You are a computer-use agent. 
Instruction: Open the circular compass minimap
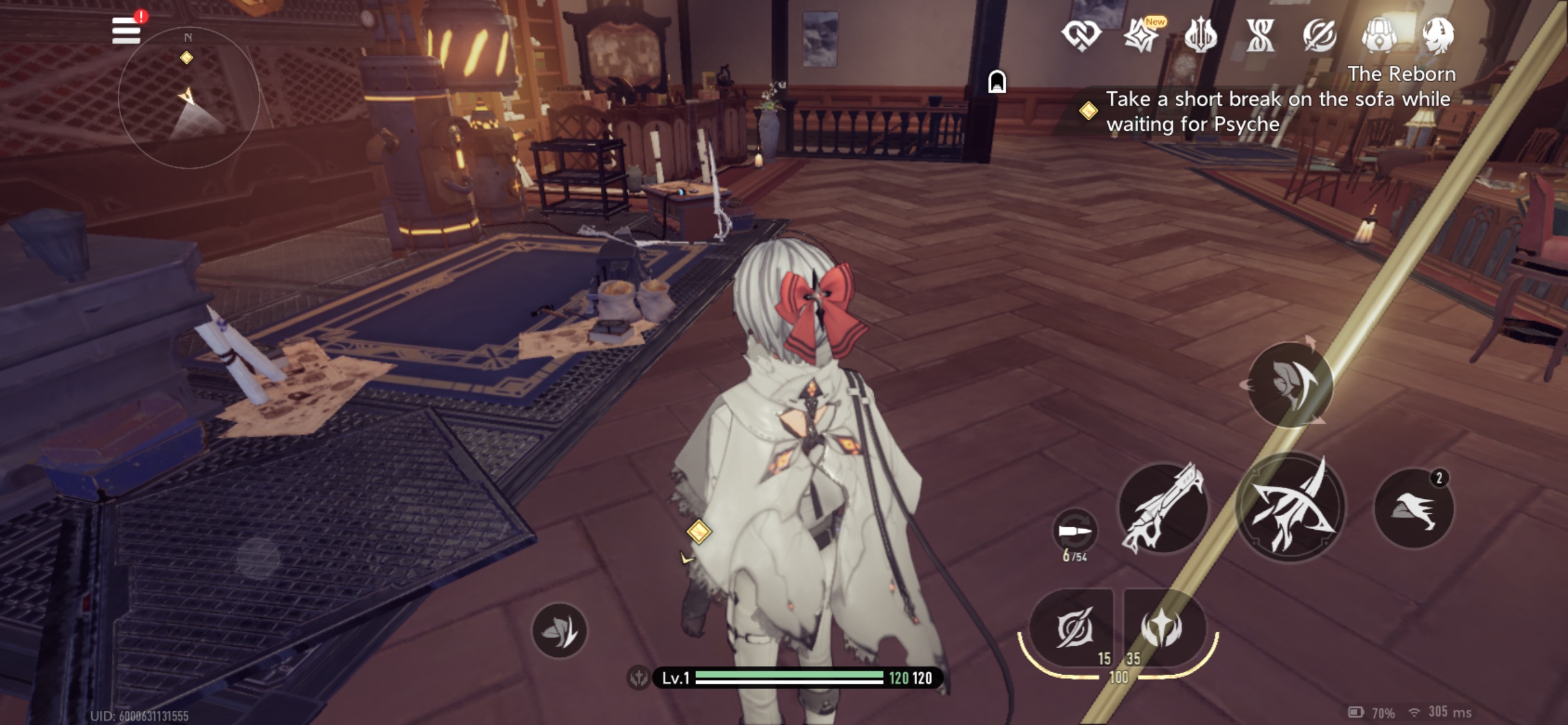pos(188,98)
